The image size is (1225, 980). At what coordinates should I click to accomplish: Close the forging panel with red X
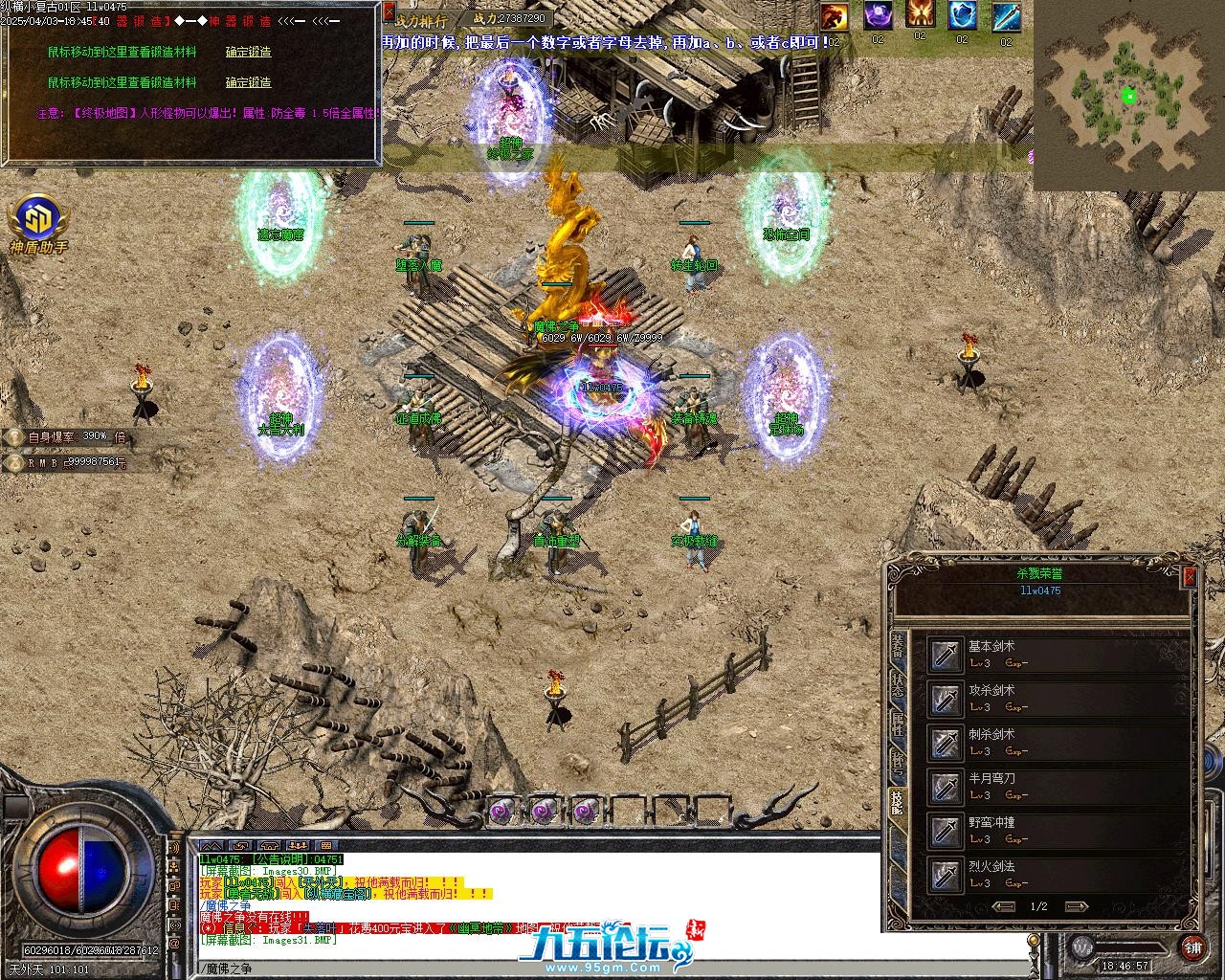point(389,11)
